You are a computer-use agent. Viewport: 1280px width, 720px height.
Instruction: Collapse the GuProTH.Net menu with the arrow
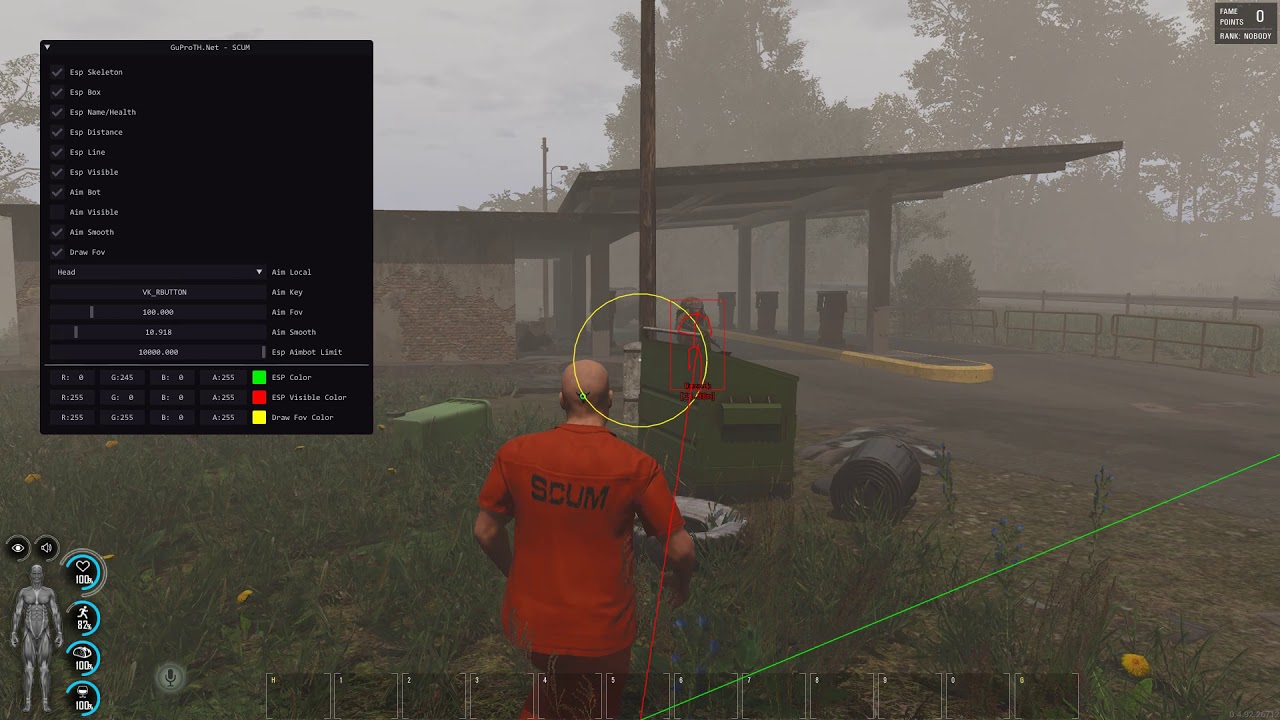46,46
